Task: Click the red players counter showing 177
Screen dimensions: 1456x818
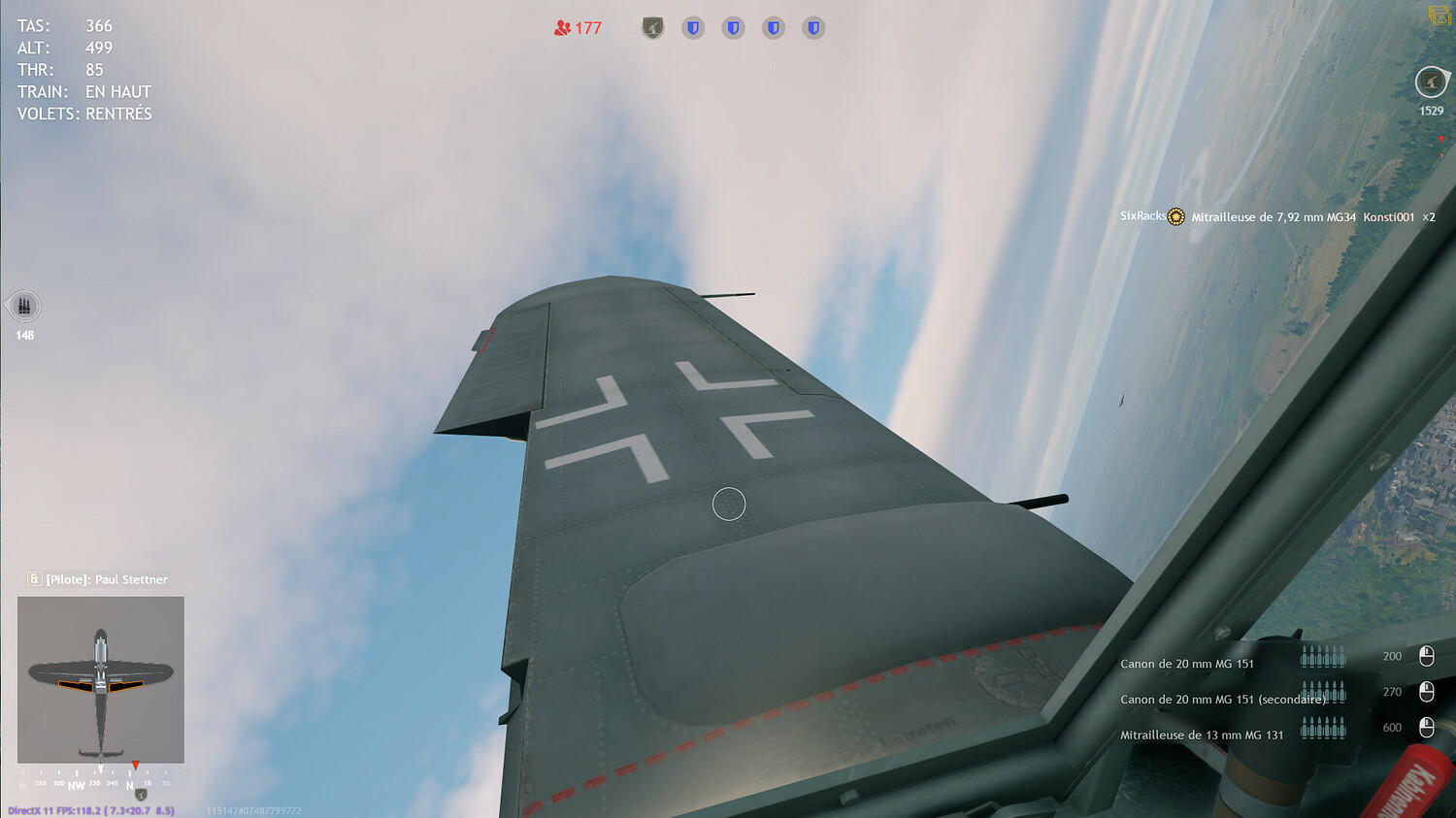Action: [x=578, y=28]
